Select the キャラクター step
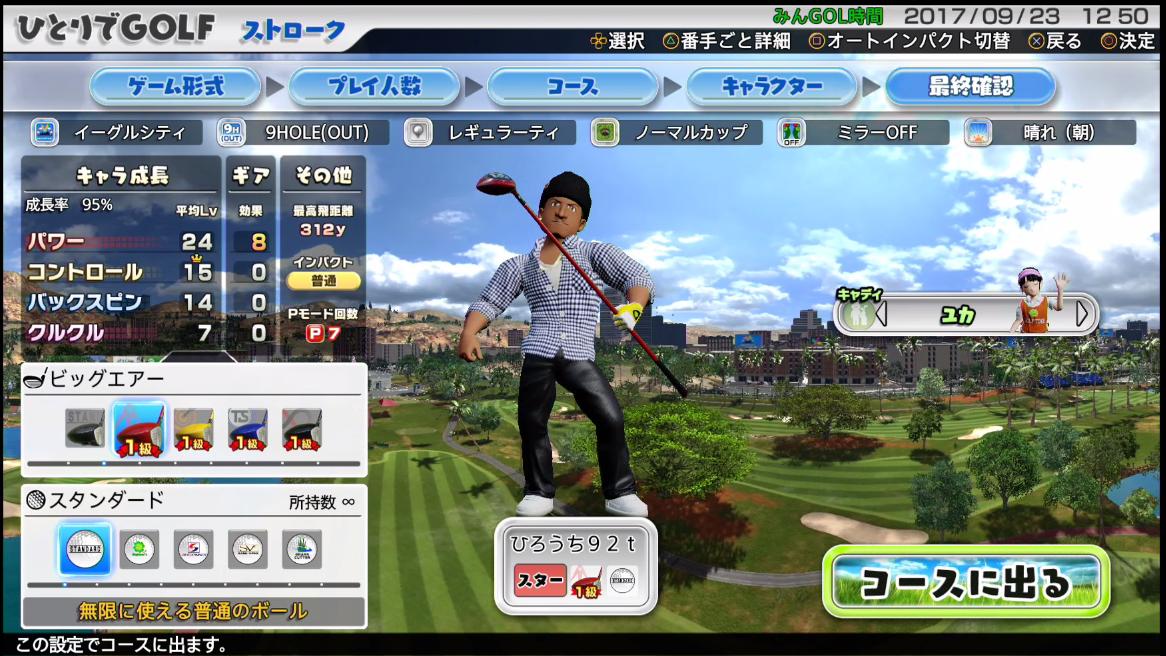Image resolution: width=1166 pixels, height=656 pixels. point(771,87)
